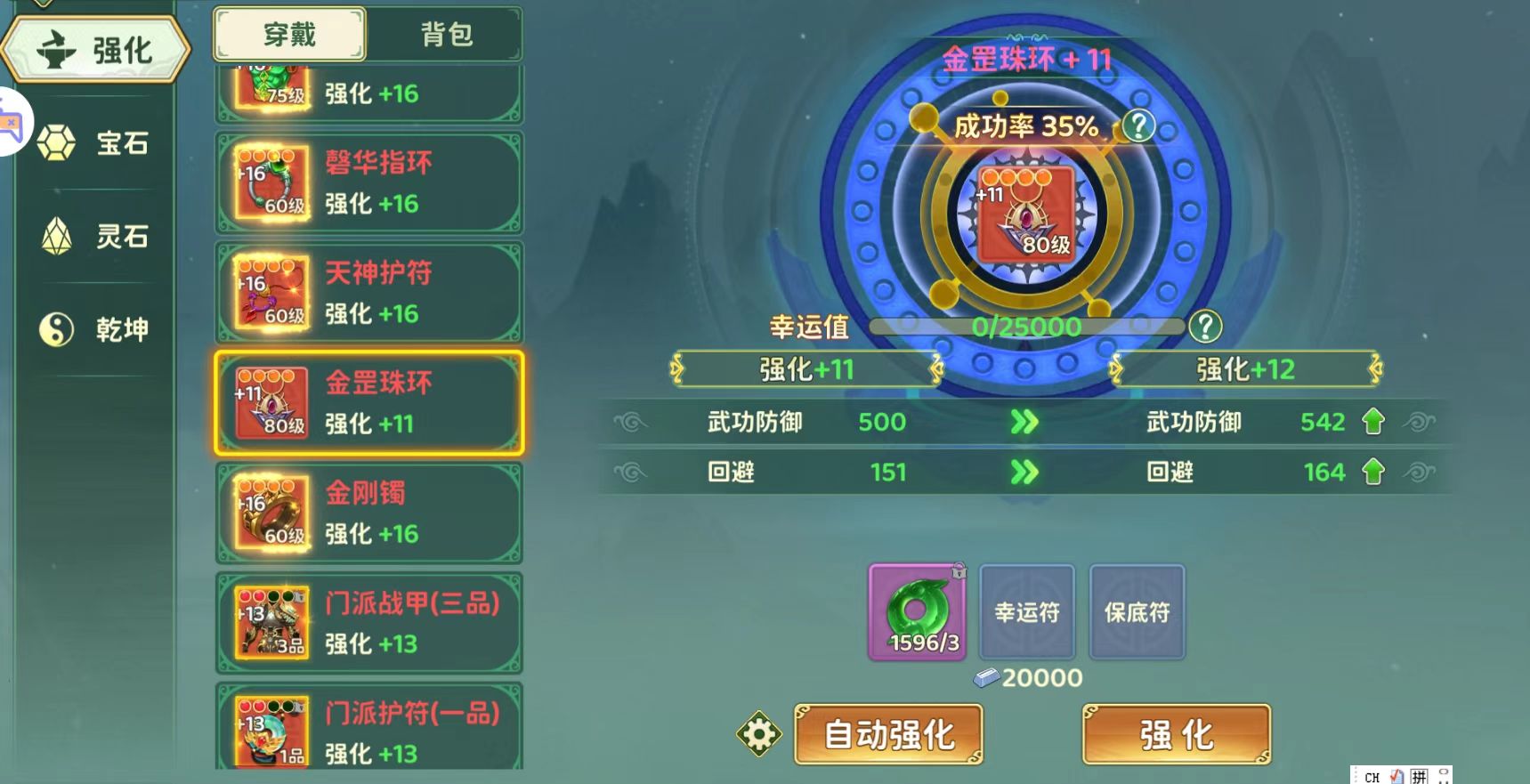The height and width of the screenshot is (784, 1530).
Task: Open the 乾坤 yin-yang panel
Action: [96, 330]
